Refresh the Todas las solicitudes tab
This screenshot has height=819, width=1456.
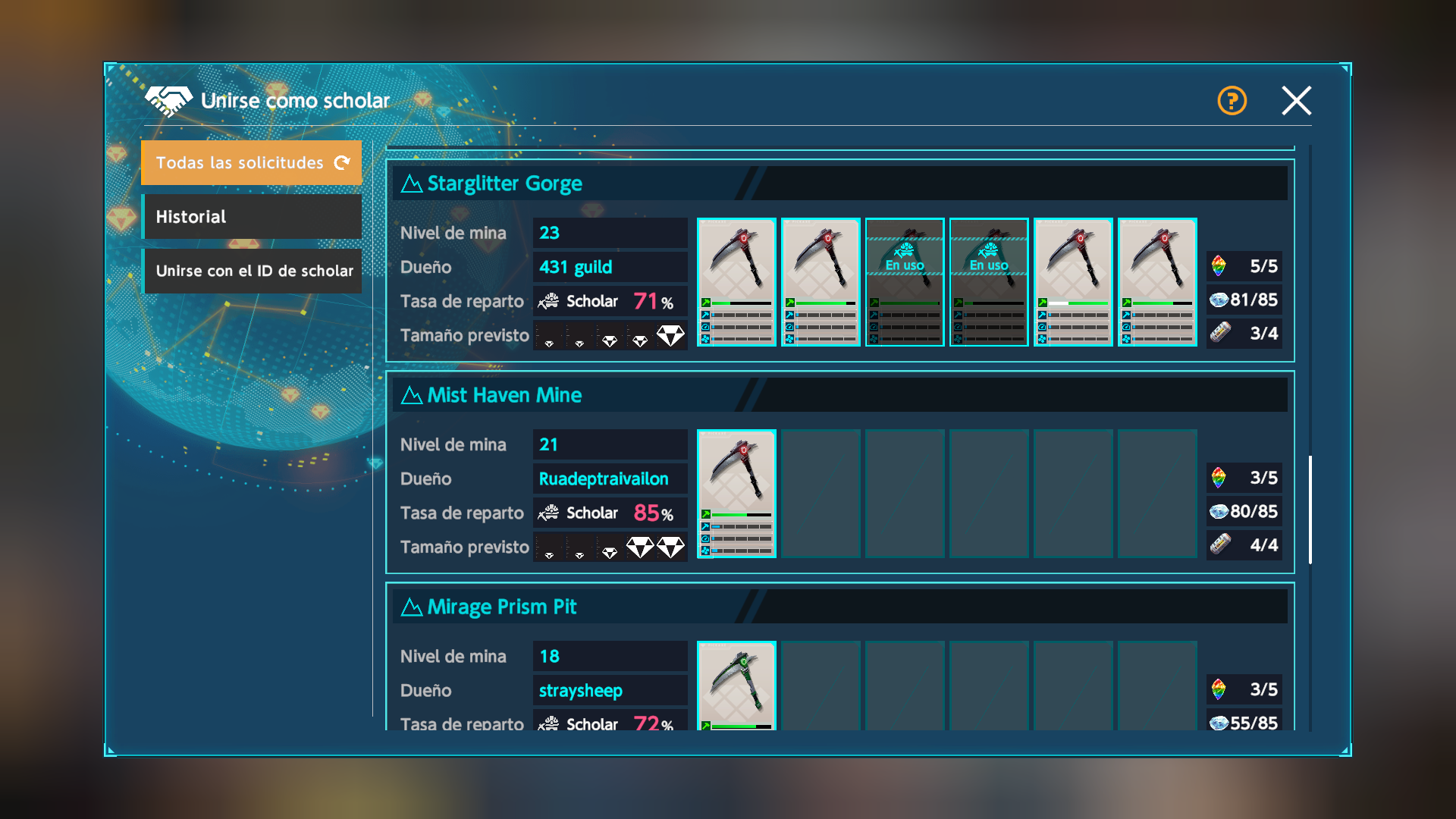(x=342, y=162)
